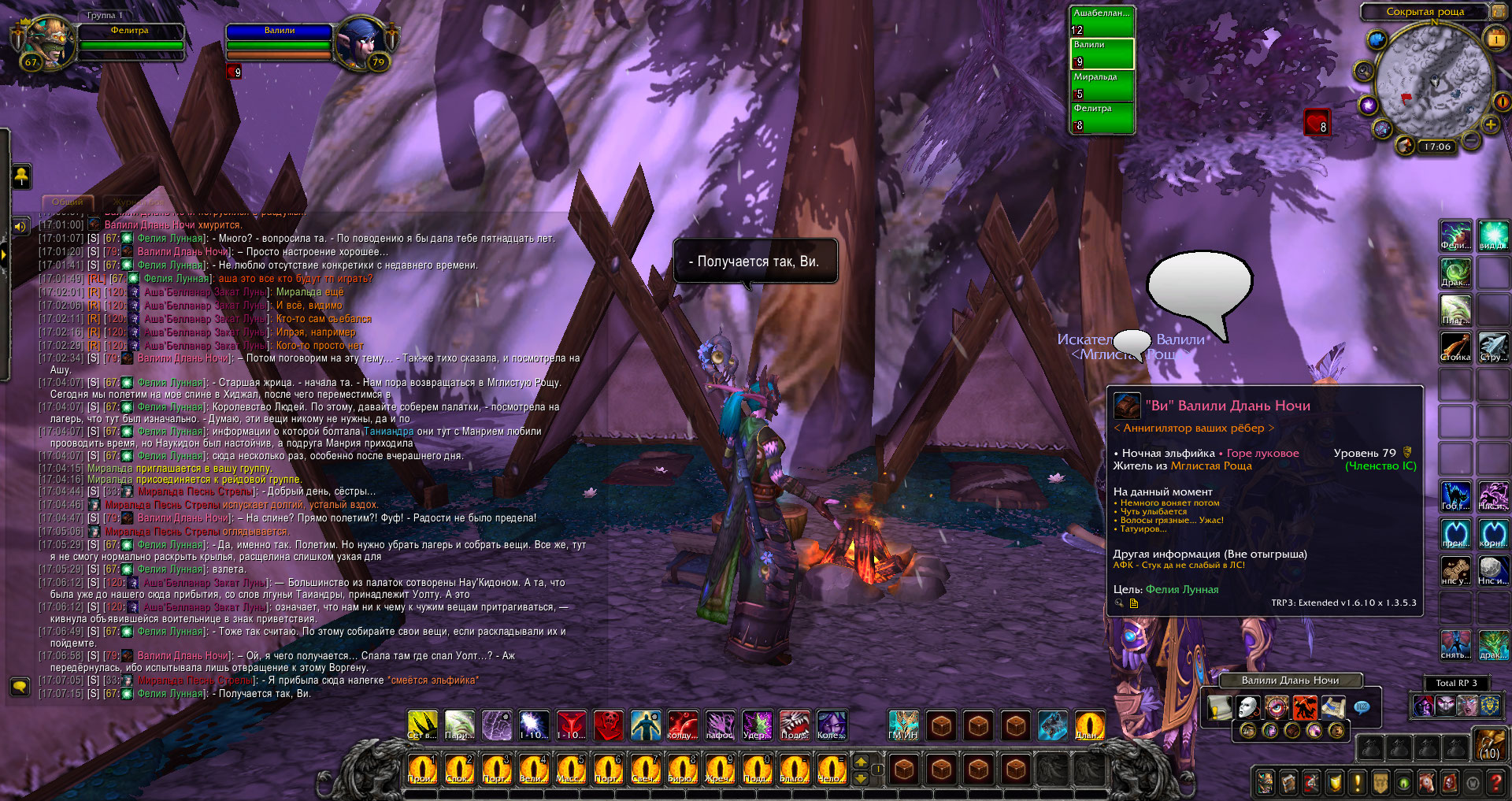Zoom in the minimap with the plus button
The width and height of the screenshot is (1512, 801).
pos(1491,125)
